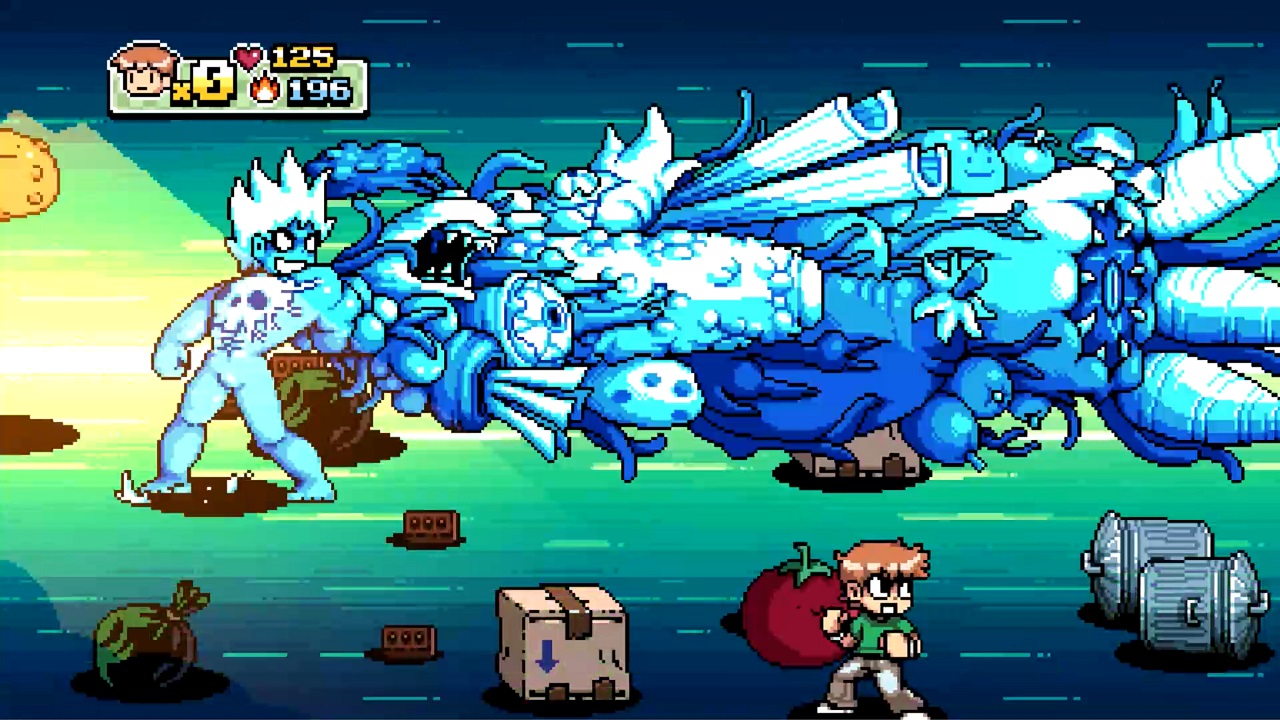Click Scott's character portrait in the HUD
The height and width of the screenshot is (720, 1280).
(146, 72)
